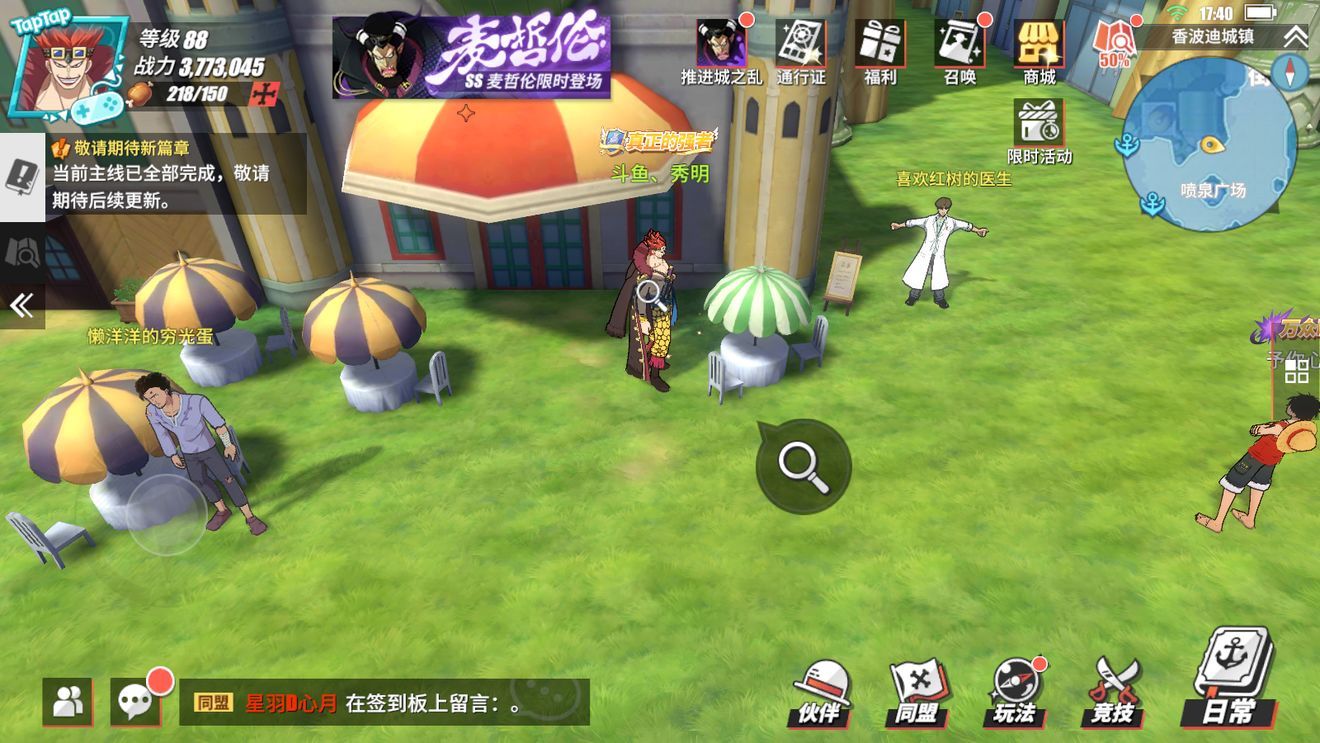1320x743 pixels.
Task: Open the 召唤 summon screen
Action: point(960,50)
